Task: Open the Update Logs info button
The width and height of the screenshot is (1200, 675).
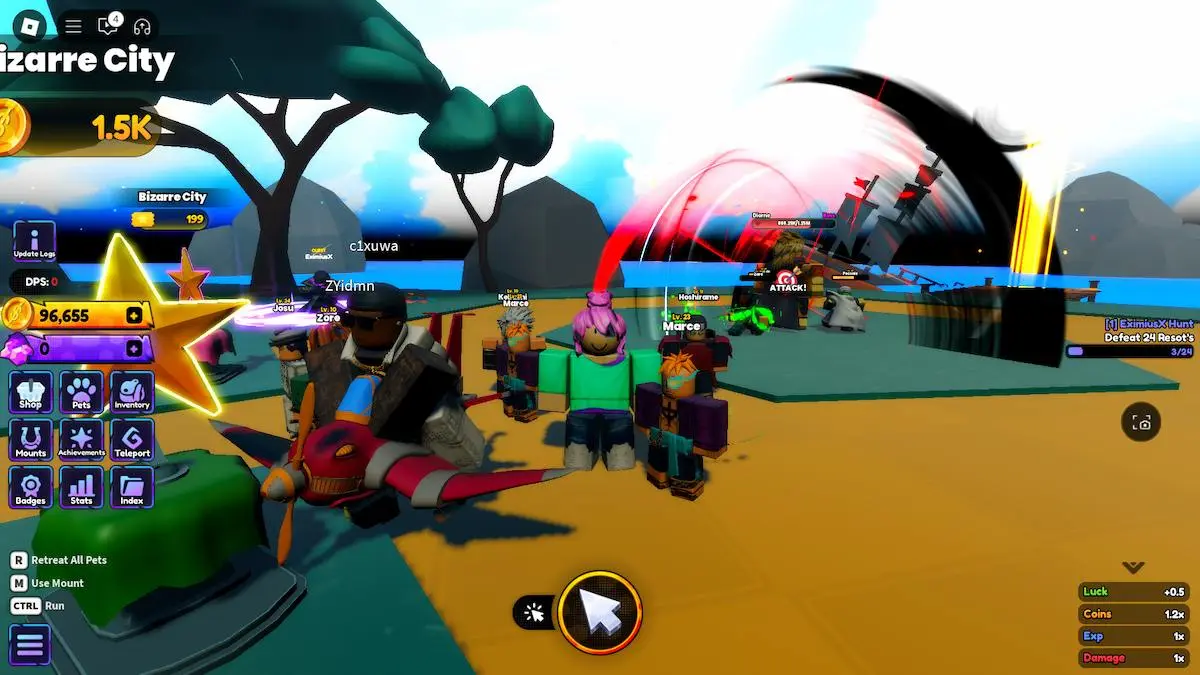Action: click(x=34, y=242)
